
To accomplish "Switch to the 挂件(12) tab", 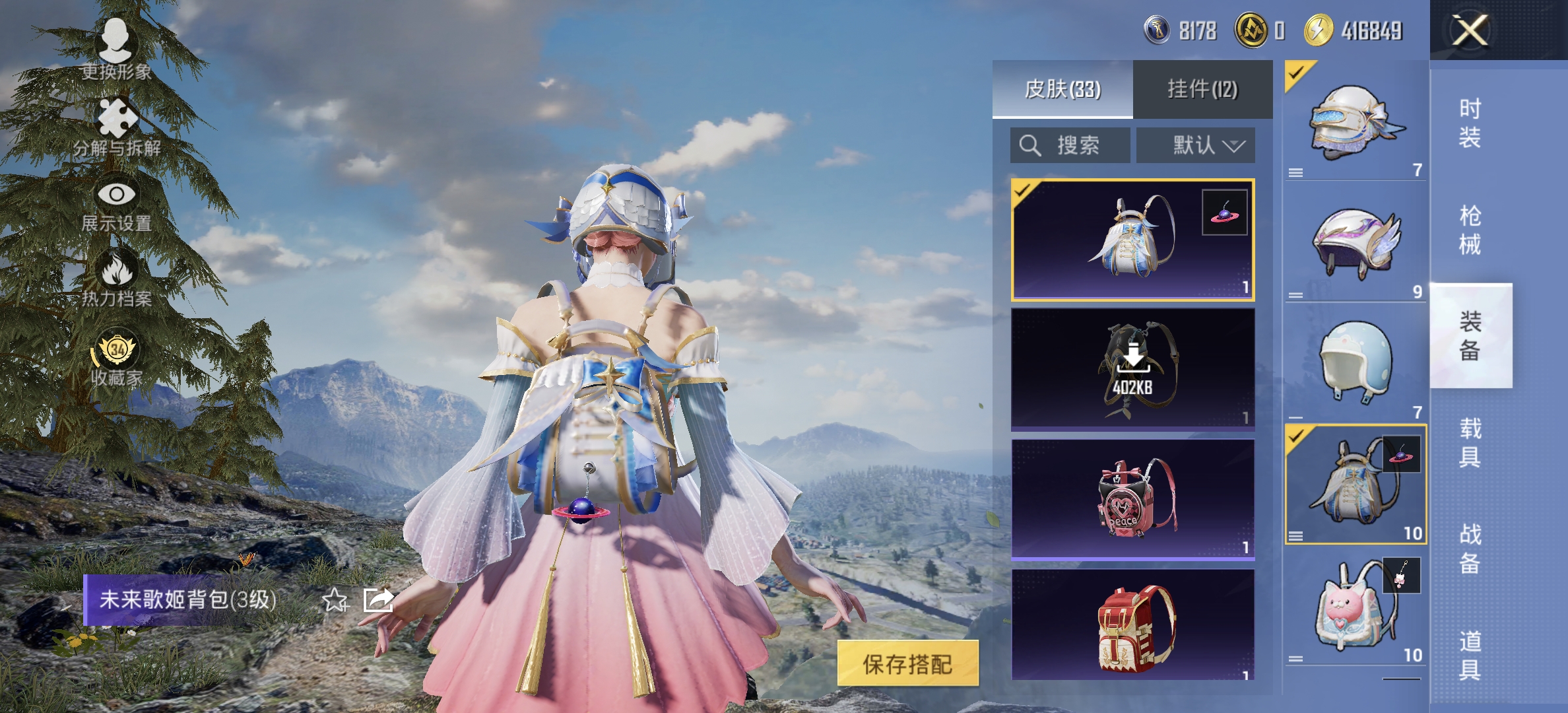I will point(1202,89).
